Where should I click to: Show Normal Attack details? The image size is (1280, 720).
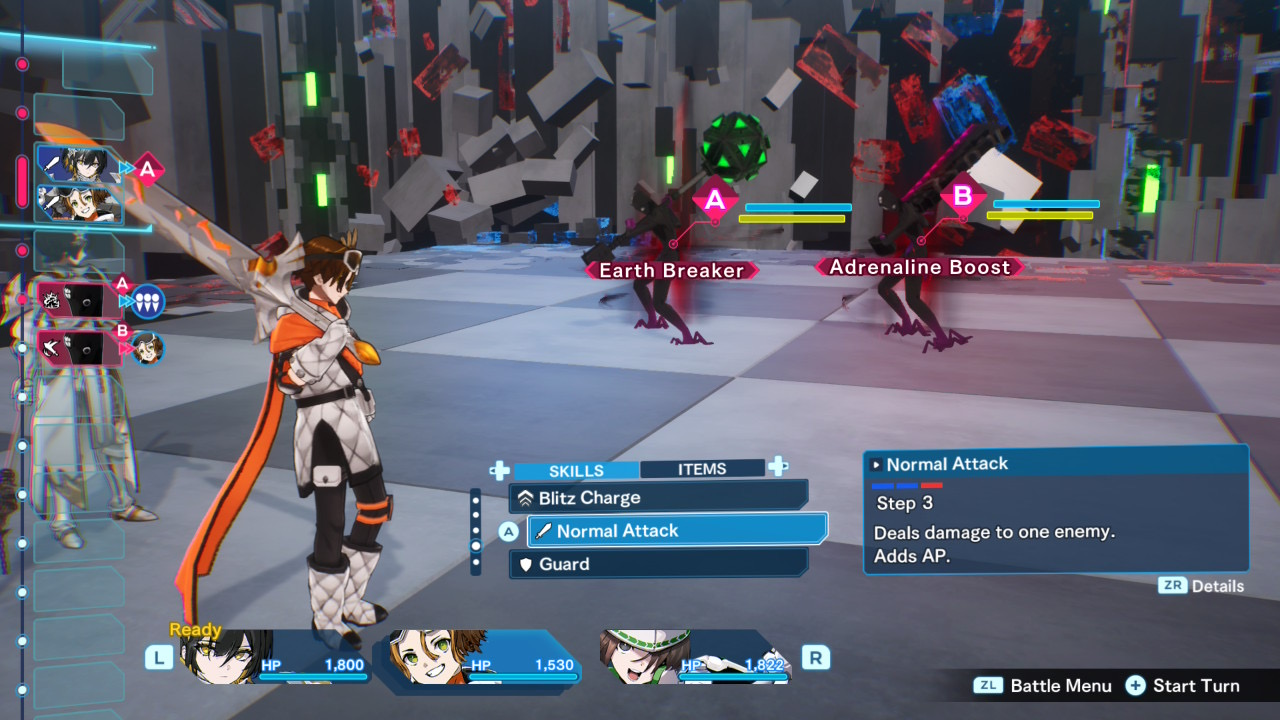1201,586
